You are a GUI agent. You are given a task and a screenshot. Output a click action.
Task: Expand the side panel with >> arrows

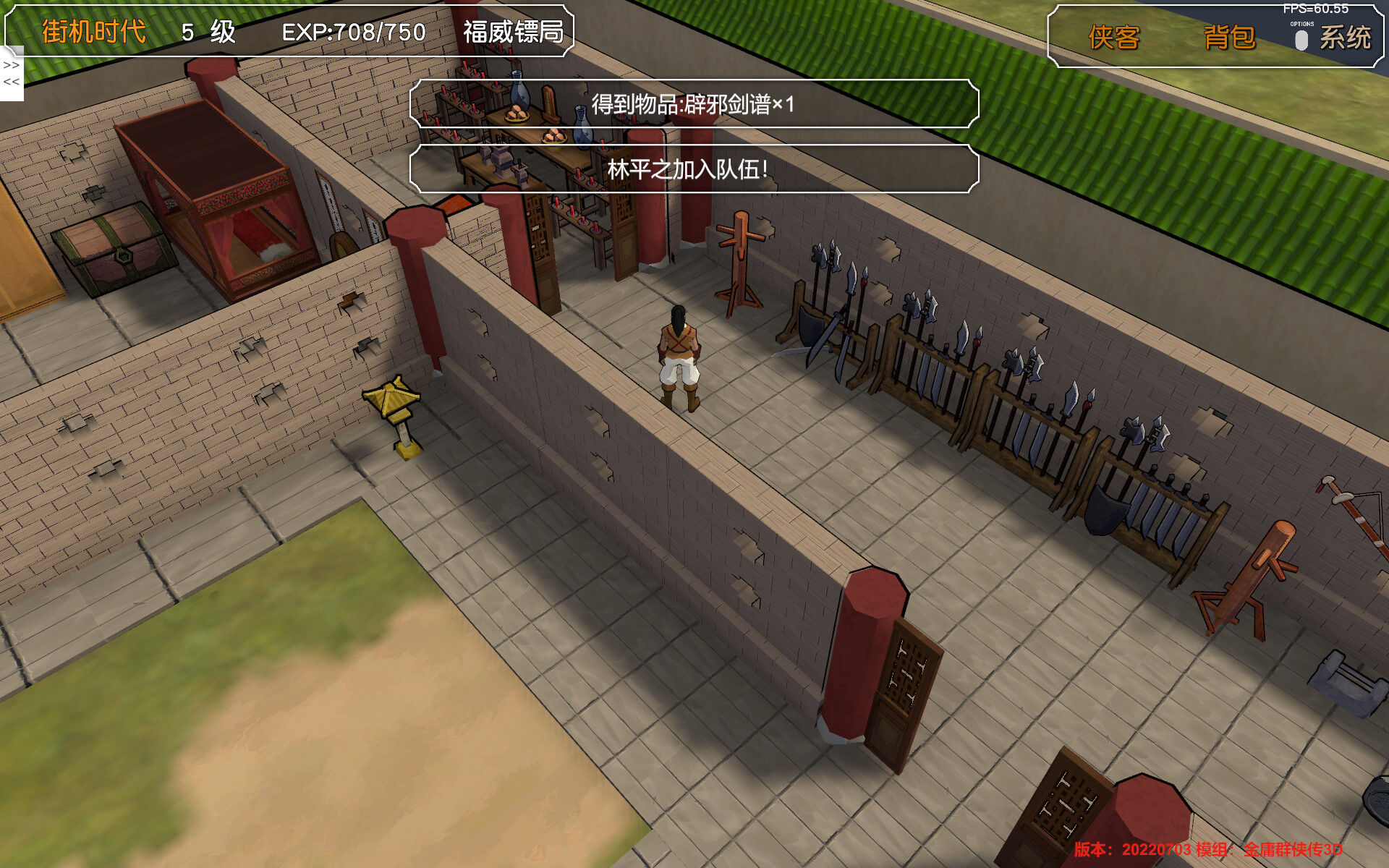(x=11, y=65)
